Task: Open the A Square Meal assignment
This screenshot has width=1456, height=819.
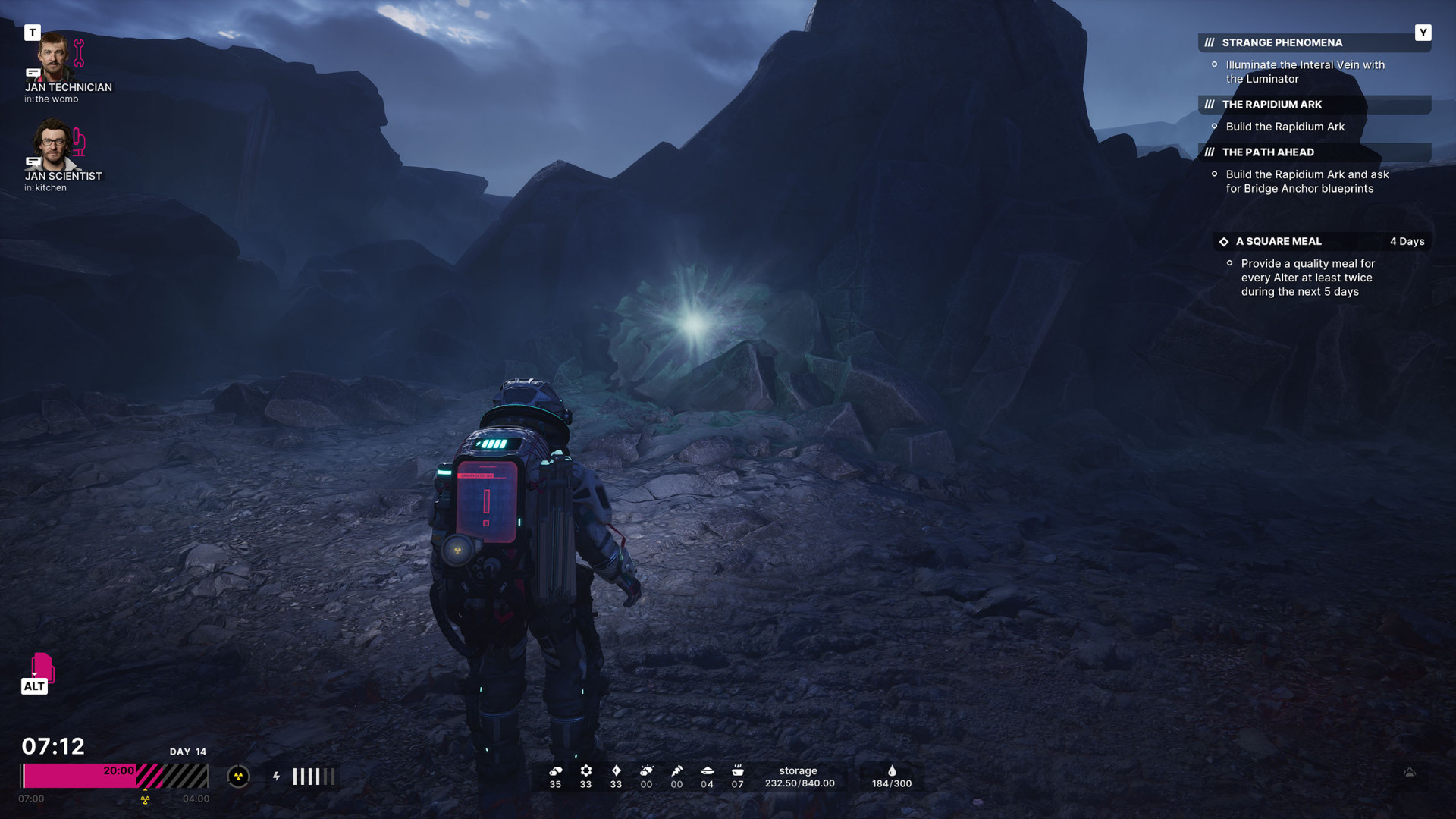Action: (x=1279, y=242)
